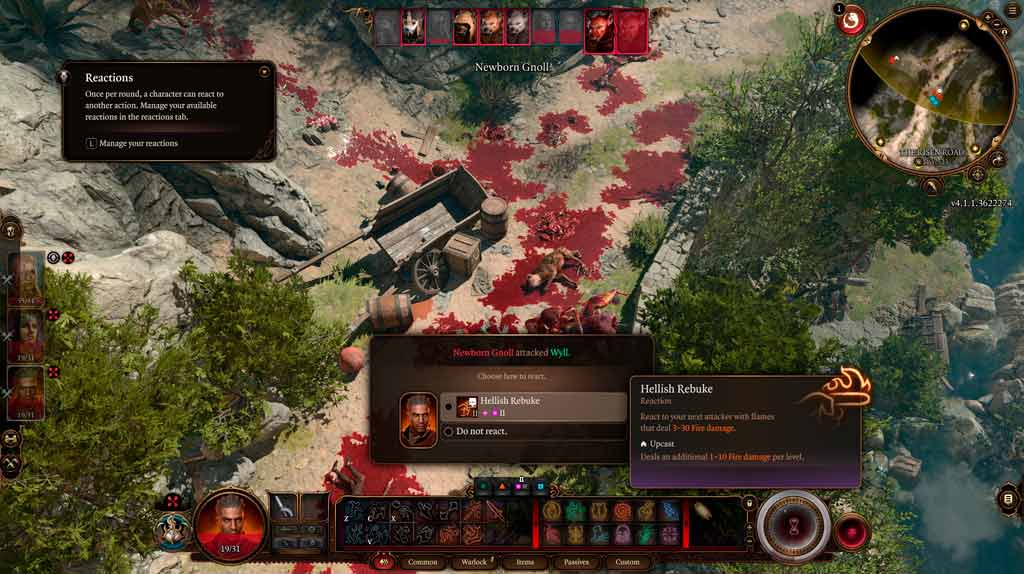Click the red notification icon beside the minimap
Viewport: 1024px width, 574px height.
pyautogui.click(x=851, y=21)
